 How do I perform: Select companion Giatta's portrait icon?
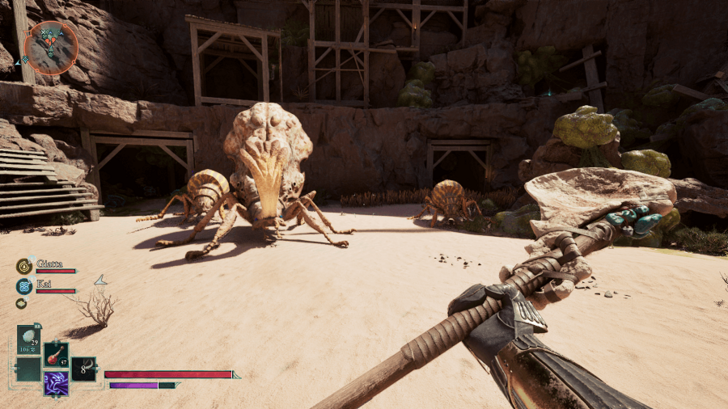23,266
